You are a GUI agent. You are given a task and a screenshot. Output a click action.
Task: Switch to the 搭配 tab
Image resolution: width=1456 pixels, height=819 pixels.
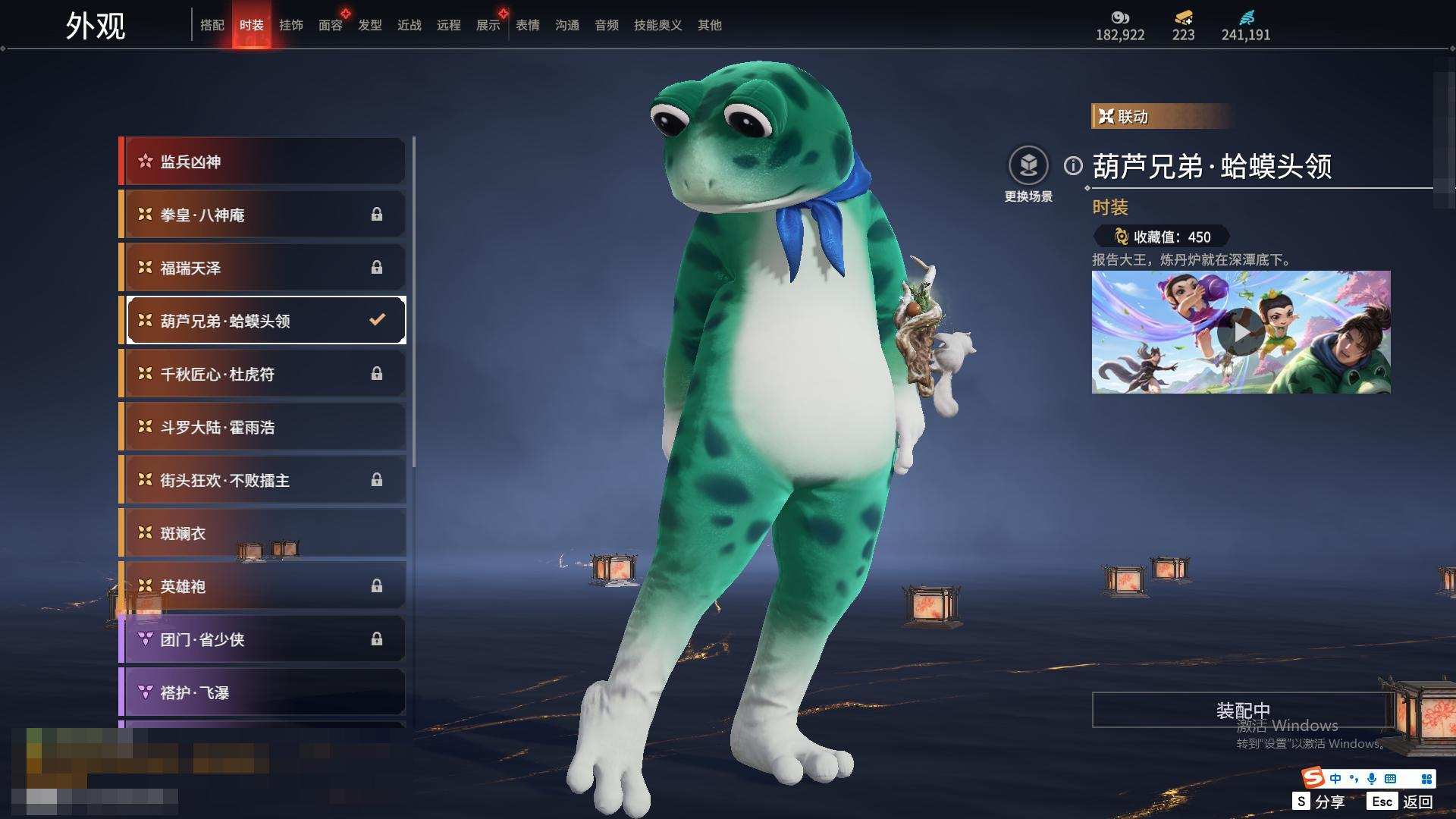click(212, 25)
